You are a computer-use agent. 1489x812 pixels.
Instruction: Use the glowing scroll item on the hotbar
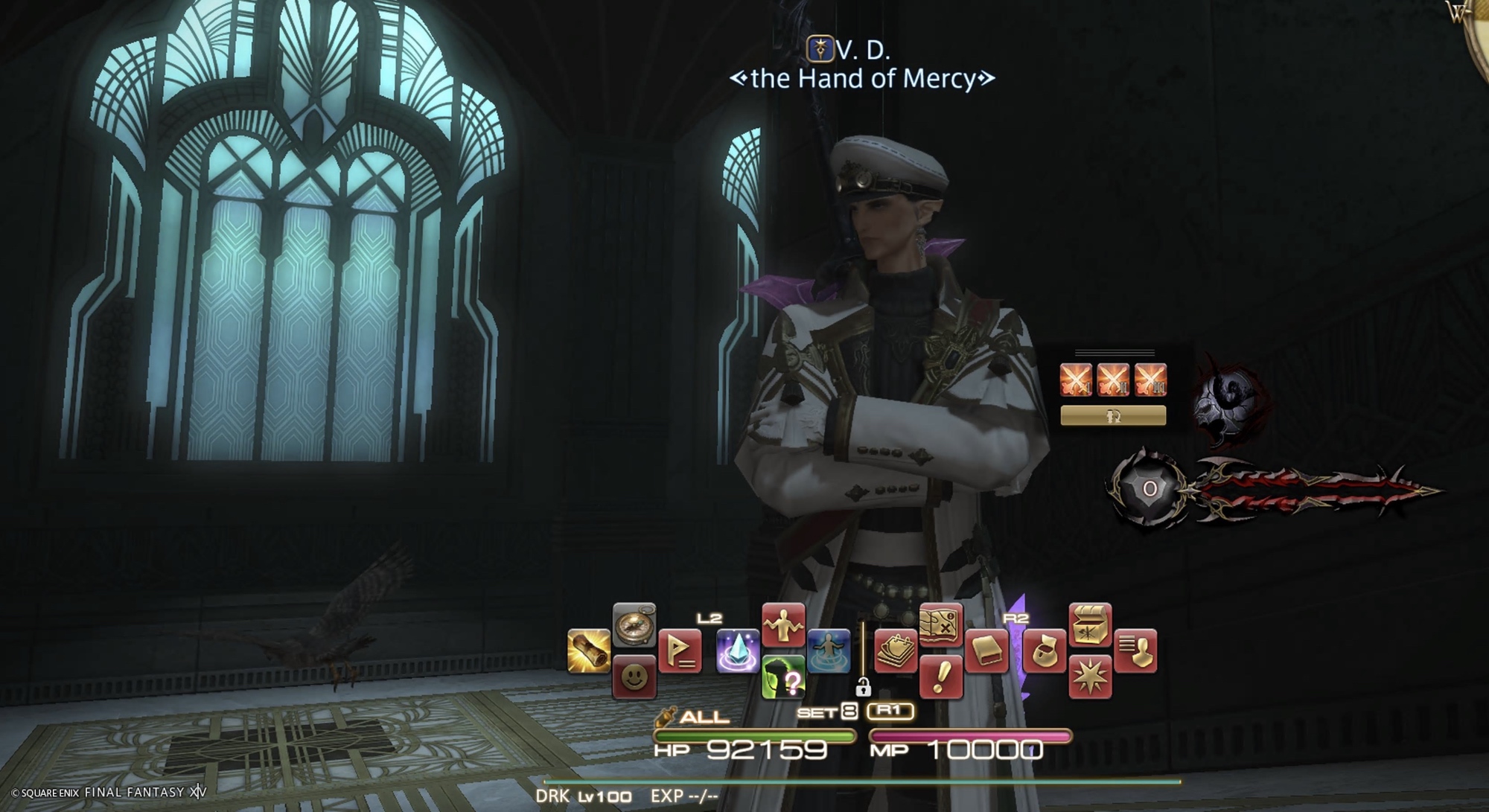[589, 651]
